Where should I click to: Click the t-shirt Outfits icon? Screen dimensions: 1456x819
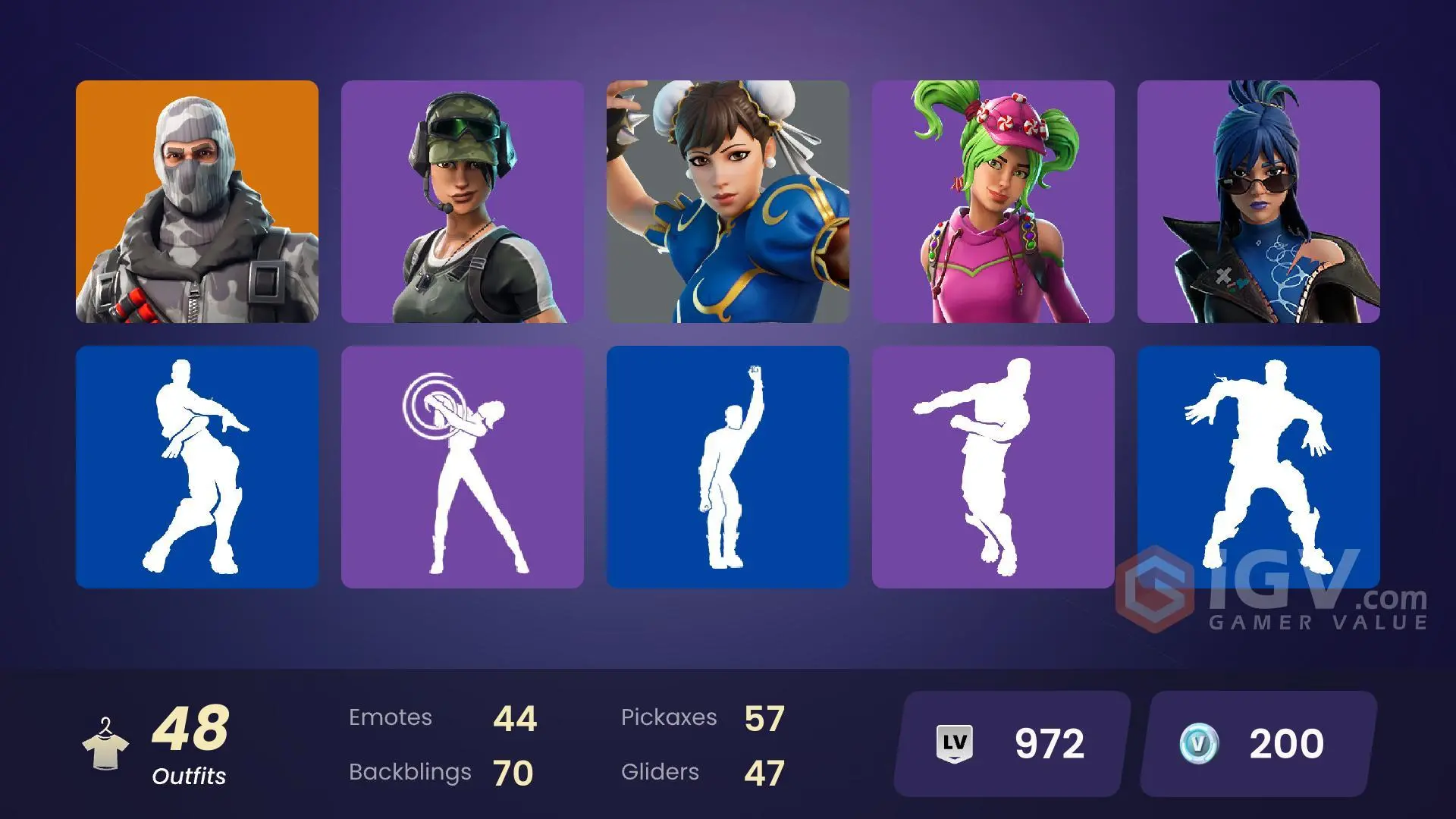108,743
